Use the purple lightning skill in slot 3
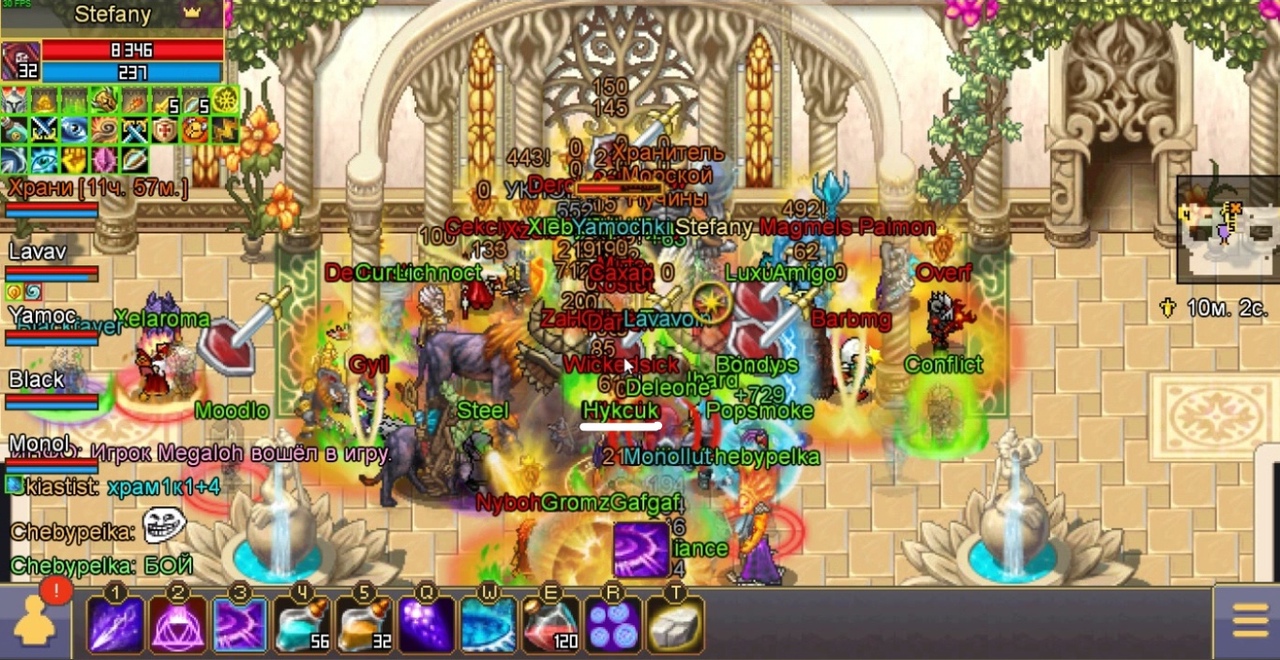This screenshot has width=1280, height=660. [x=240, y=625]
